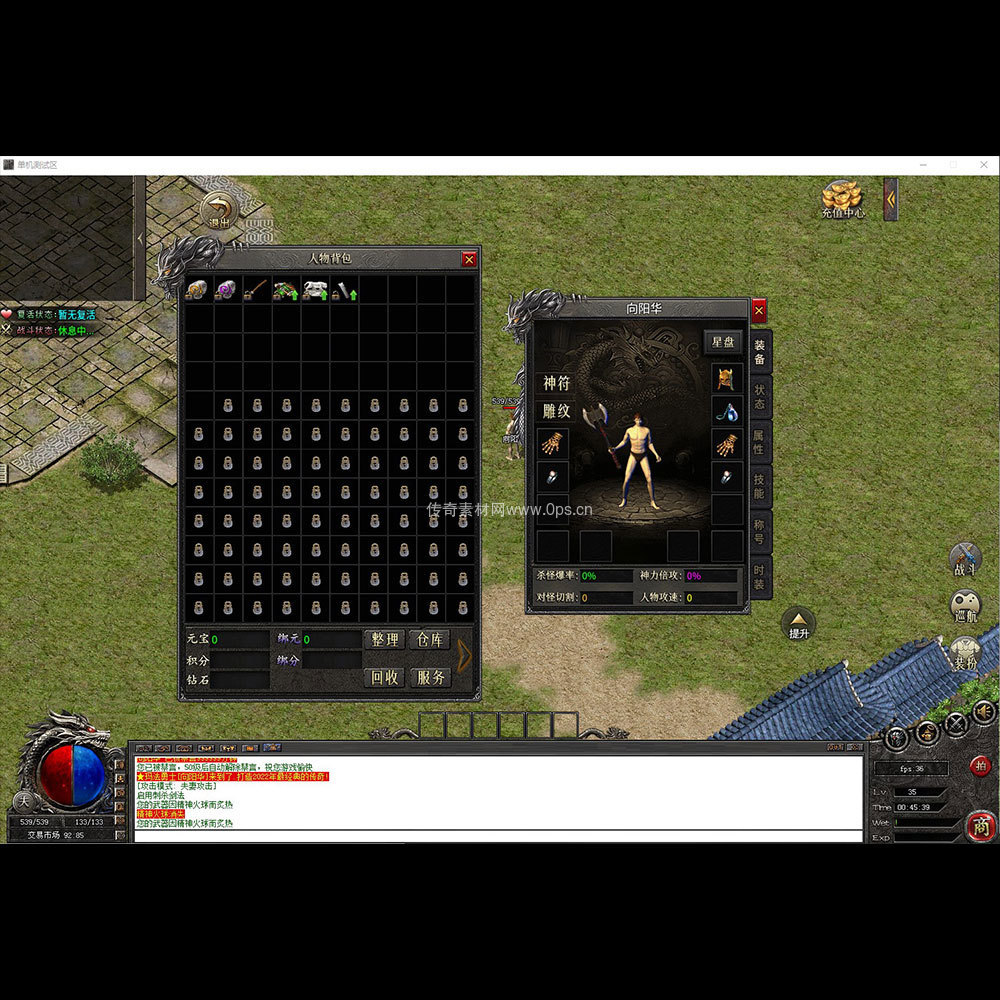
Task: Click the 雕纹 button
Action: click(557, 410)
